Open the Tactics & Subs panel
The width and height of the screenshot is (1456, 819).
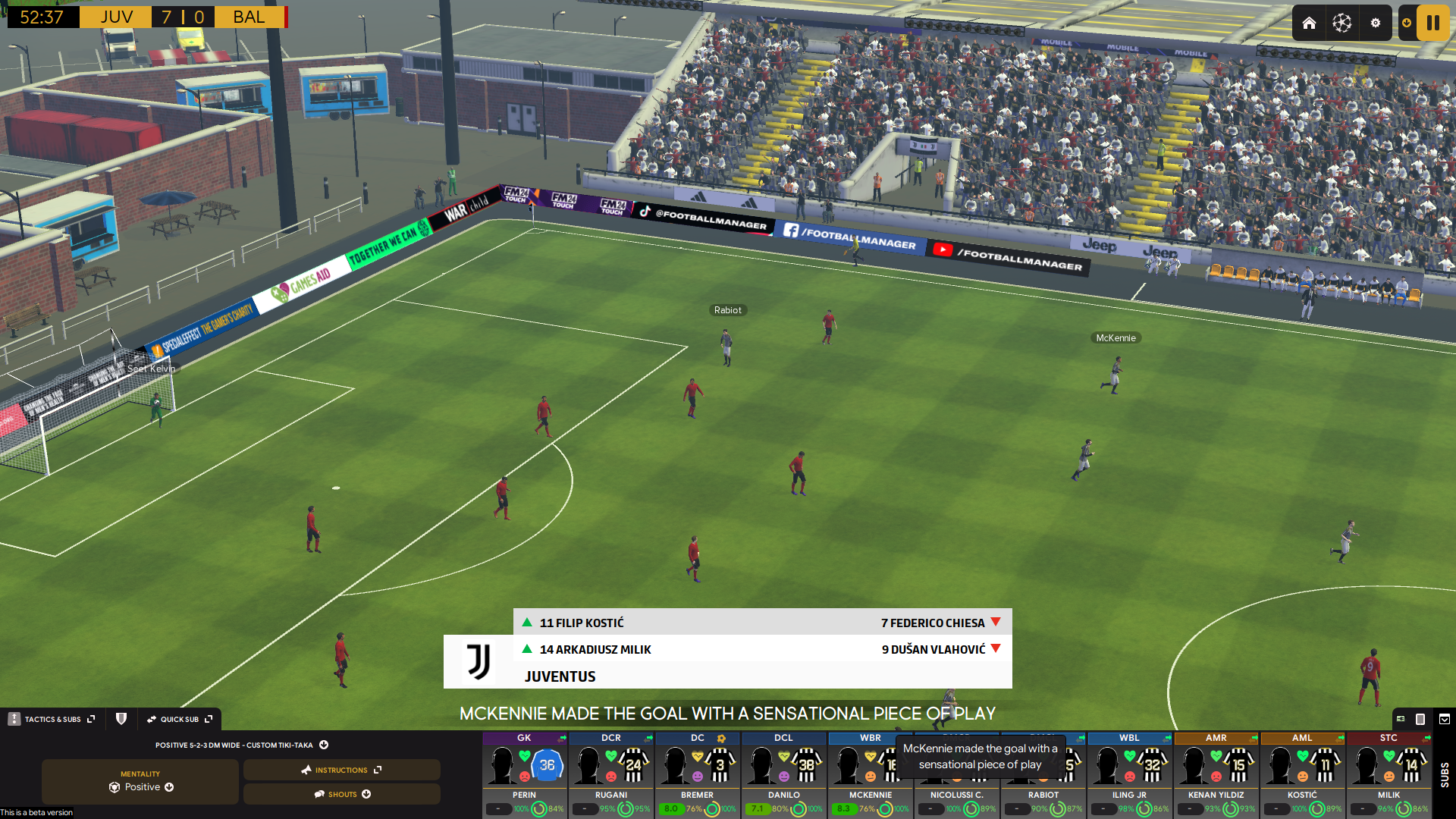[x=52, y=719]
